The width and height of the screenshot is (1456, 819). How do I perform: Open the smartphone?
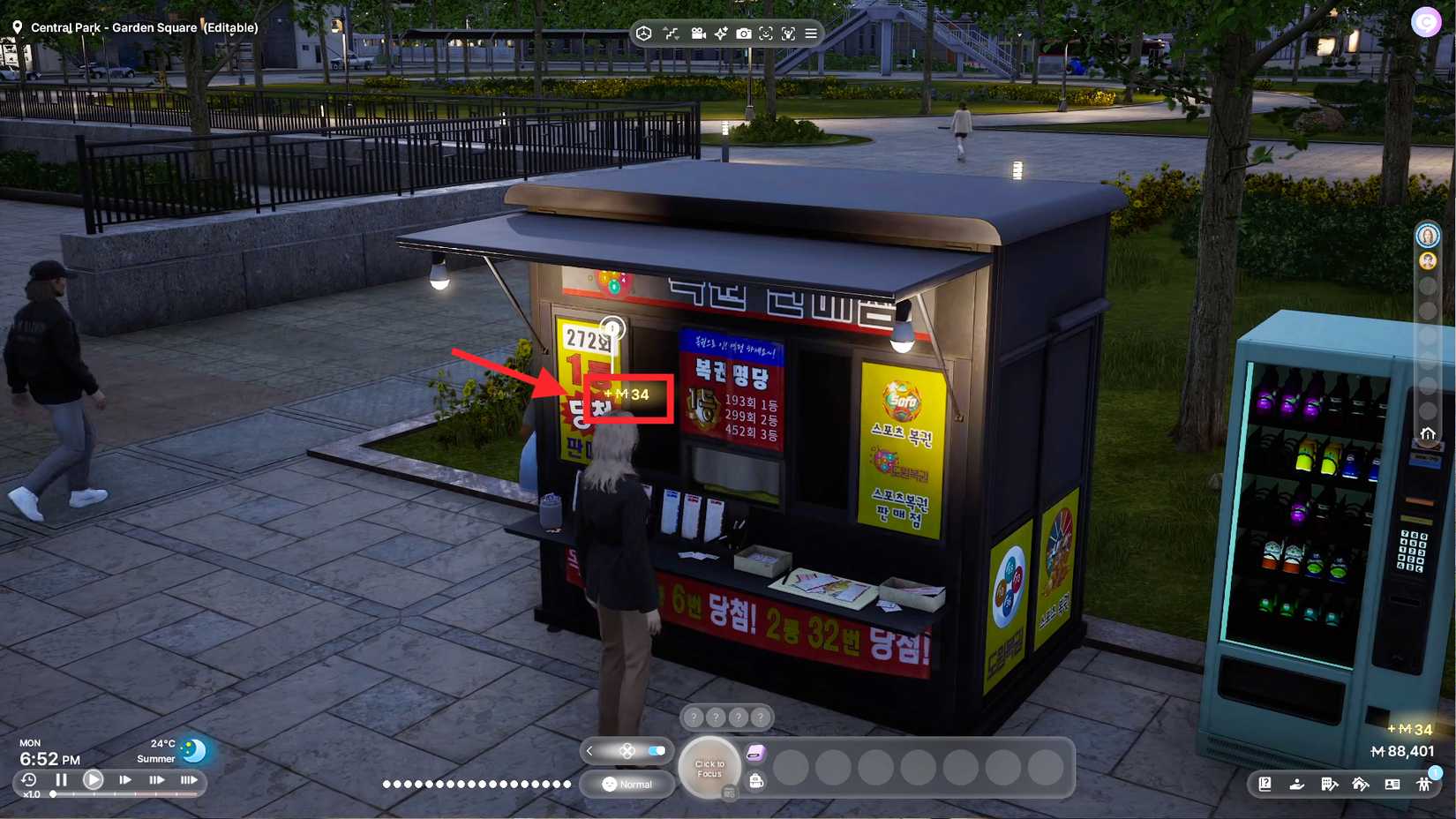[755, 752]
